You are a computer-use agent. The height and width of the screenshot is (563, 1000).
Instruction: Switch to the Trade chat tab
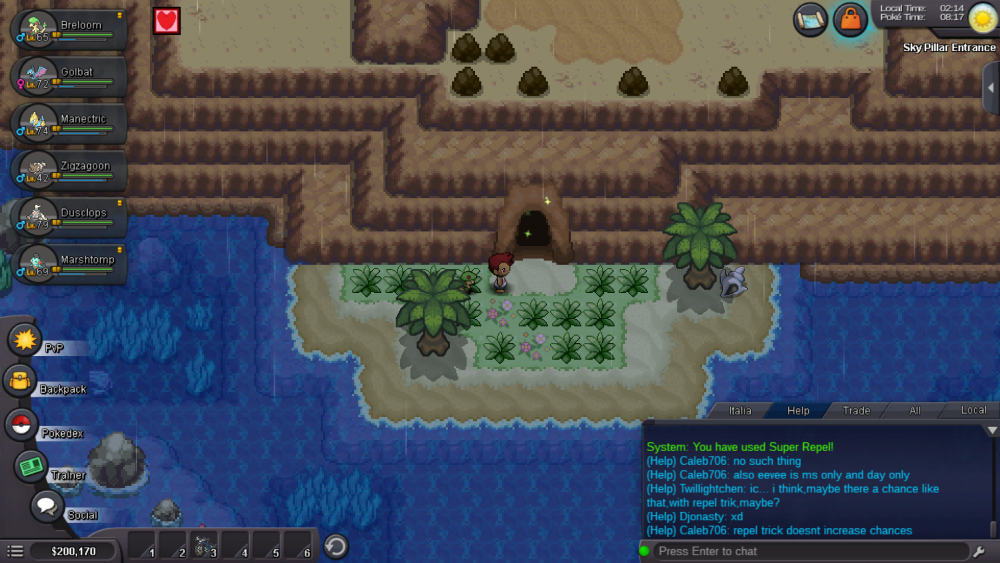pos(856,410)
